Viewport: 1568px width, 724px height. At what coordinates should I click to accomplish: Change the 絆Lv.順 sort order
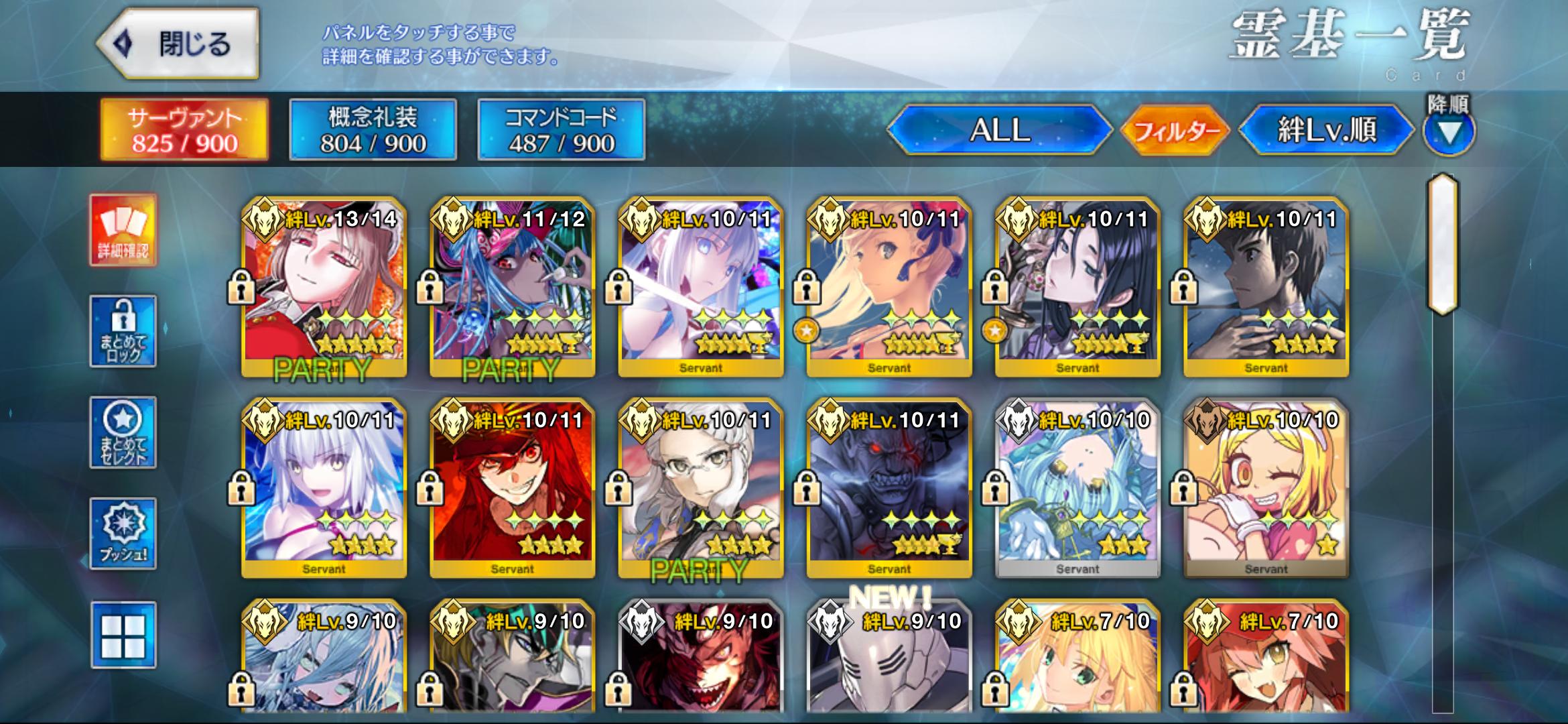coord(1326,129)
